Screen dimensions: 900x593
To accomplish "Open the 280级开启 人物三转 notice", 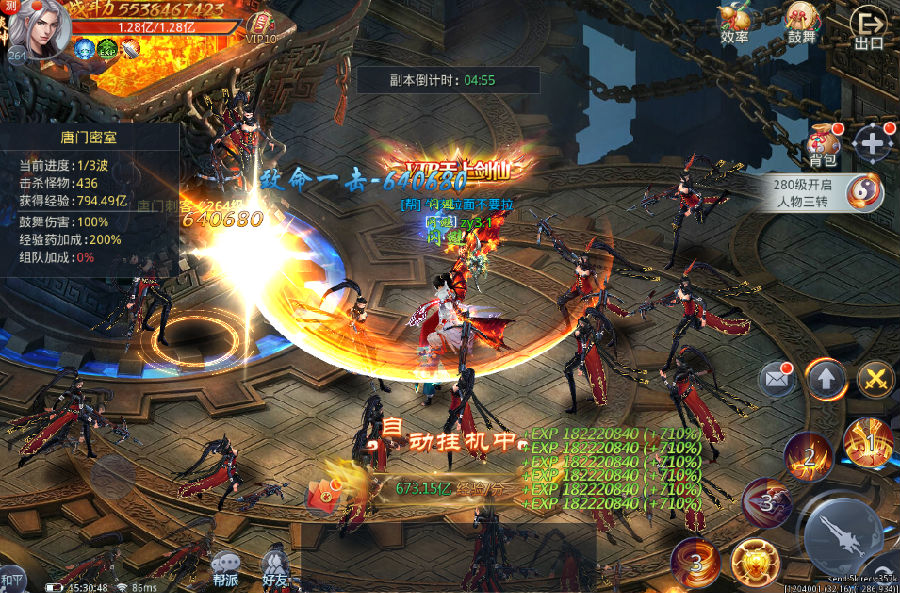I will 827,191.
